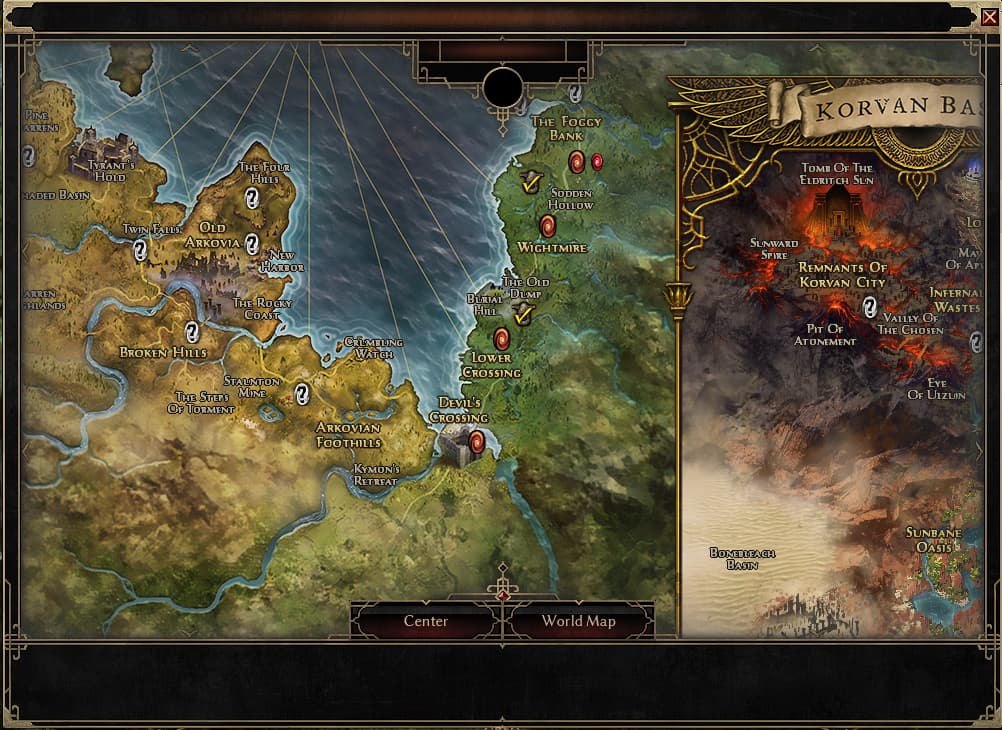The image size is (1002, 730).
Task: Select the Old Arkovia question mark marker
Action: point(252,243)
